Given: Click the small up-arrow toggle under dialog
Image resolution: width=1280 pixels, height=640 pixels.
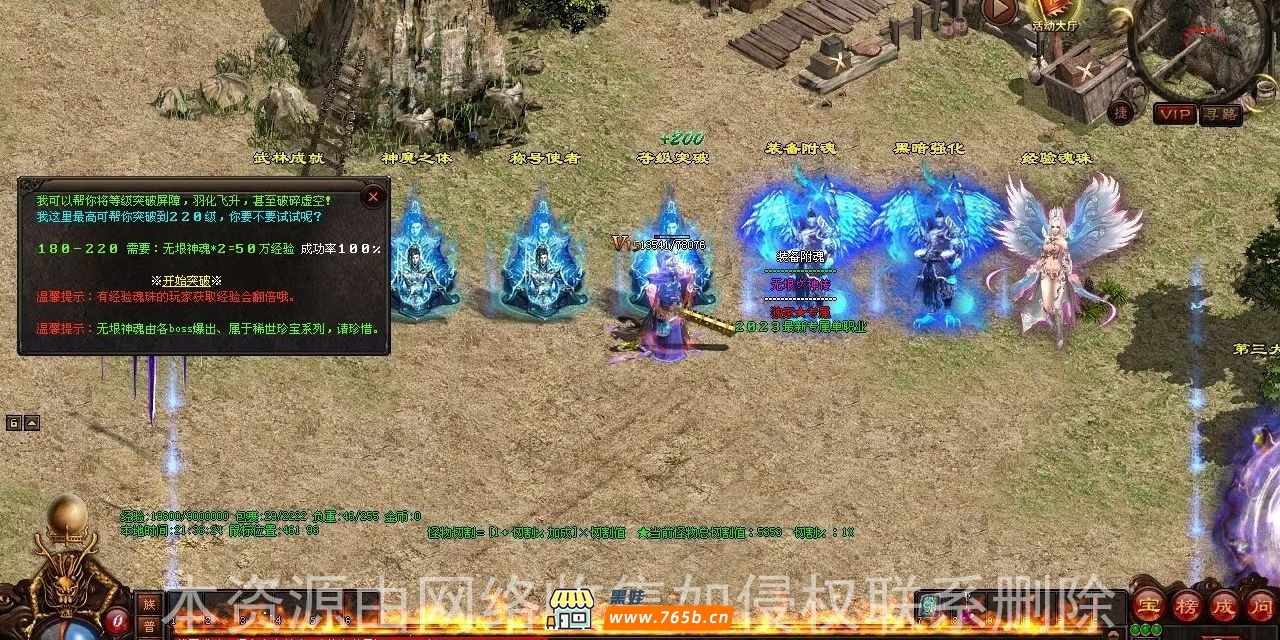Looking at the screenshot, I should pos(32,423).
